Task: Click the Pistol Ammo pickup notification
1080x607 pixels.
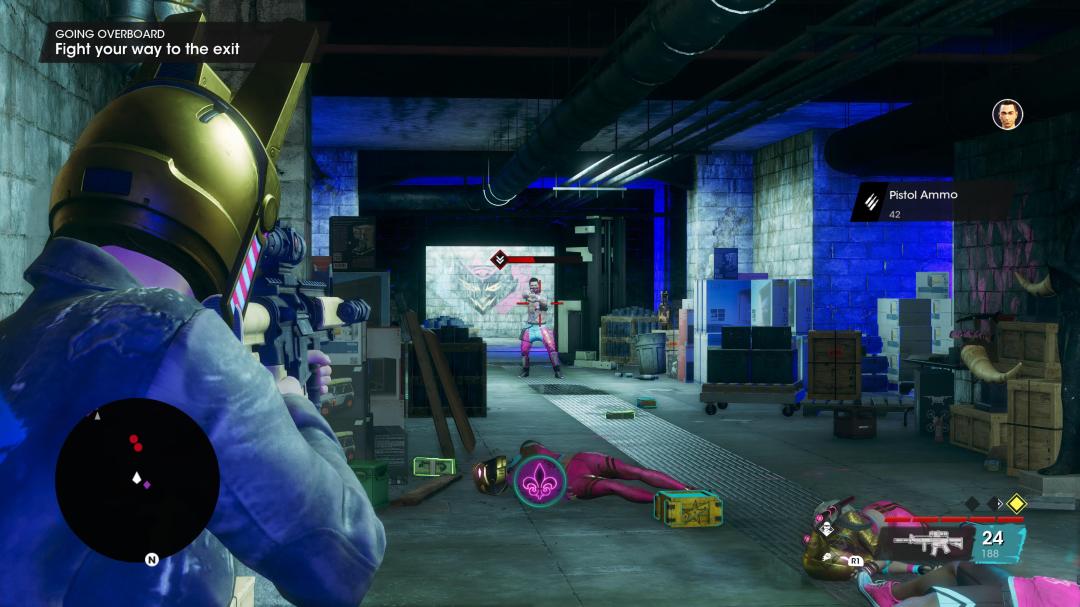Action: tap(930, 201)
